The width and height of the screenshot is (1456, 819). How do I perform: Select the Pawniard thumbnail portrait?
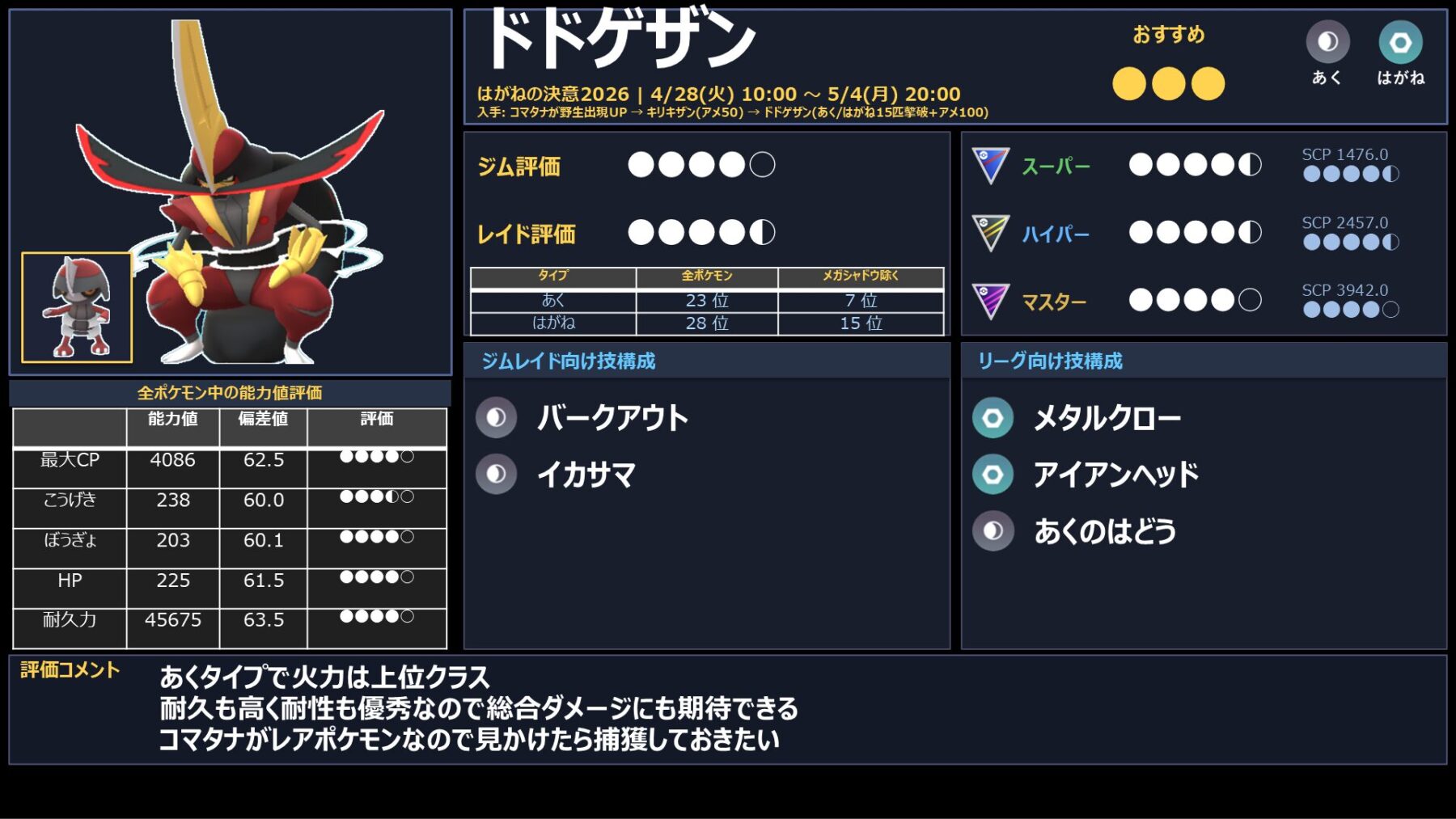77,307
